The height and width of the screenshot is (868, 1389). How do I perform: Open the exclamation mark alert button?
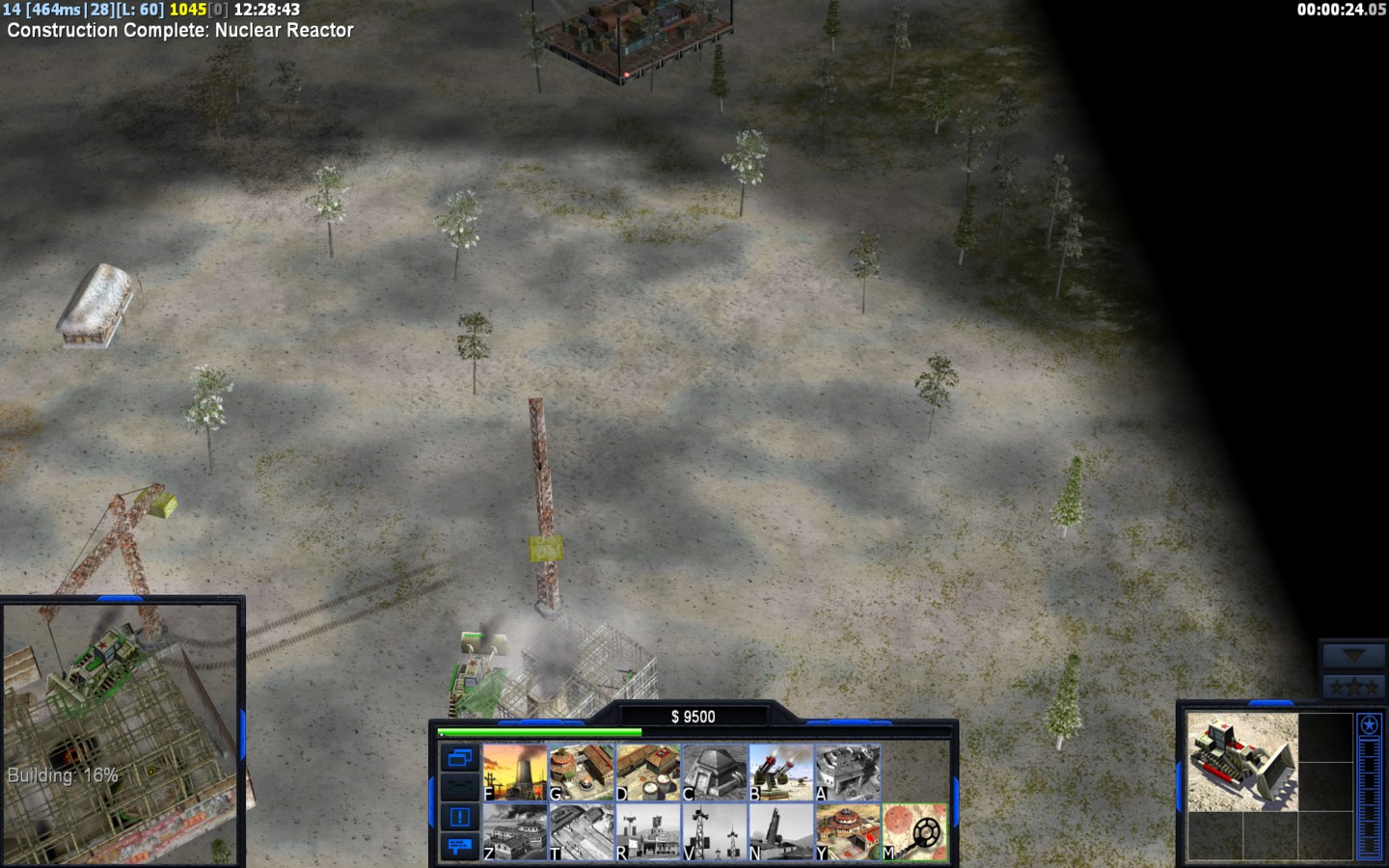459,817
